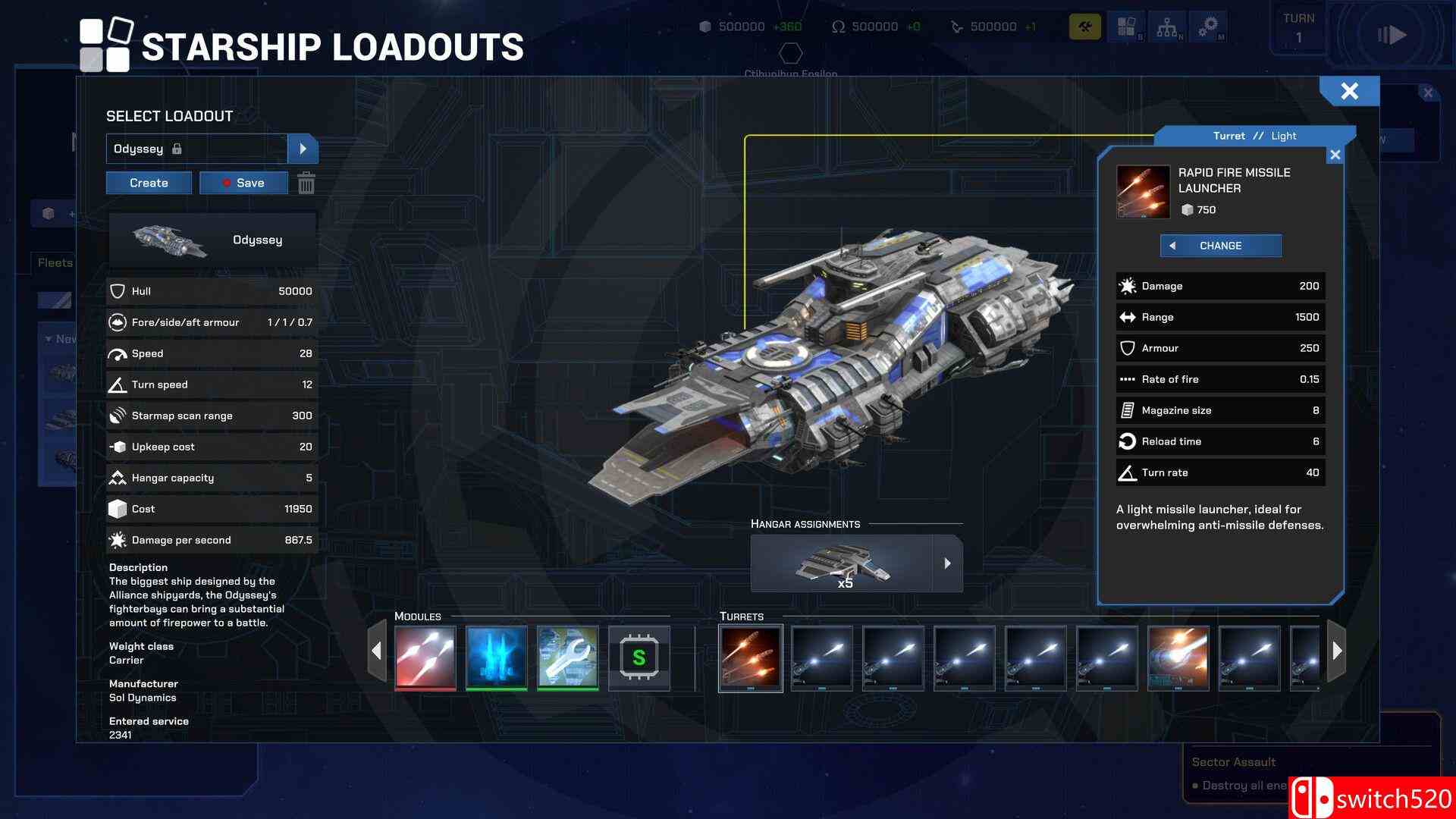This screenshot has width=1456, height=819.
Task: Select the wrench repair module slot
Action: 568,657
